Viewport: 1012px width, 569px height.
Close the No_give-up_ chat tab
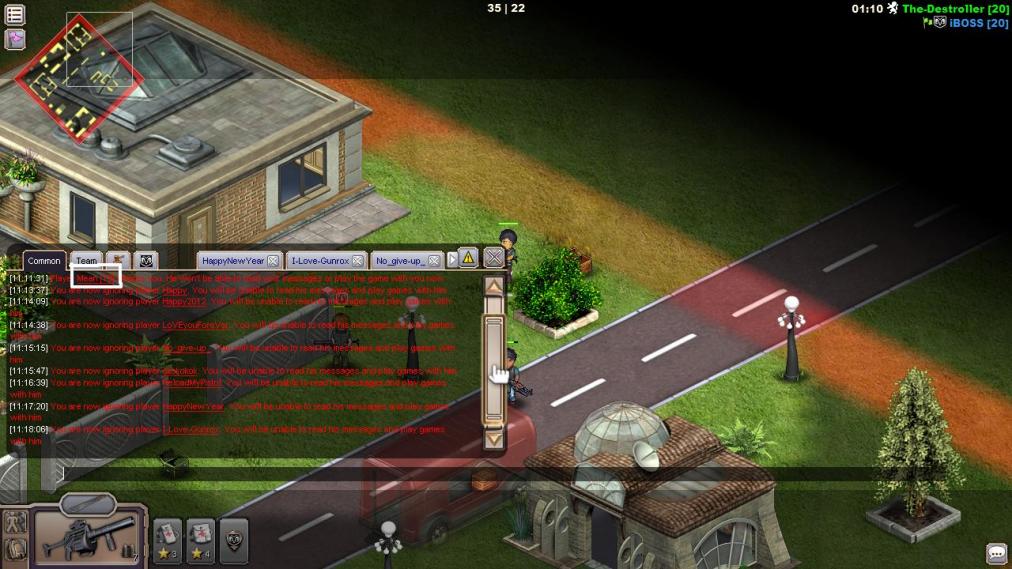click(434, 261)
